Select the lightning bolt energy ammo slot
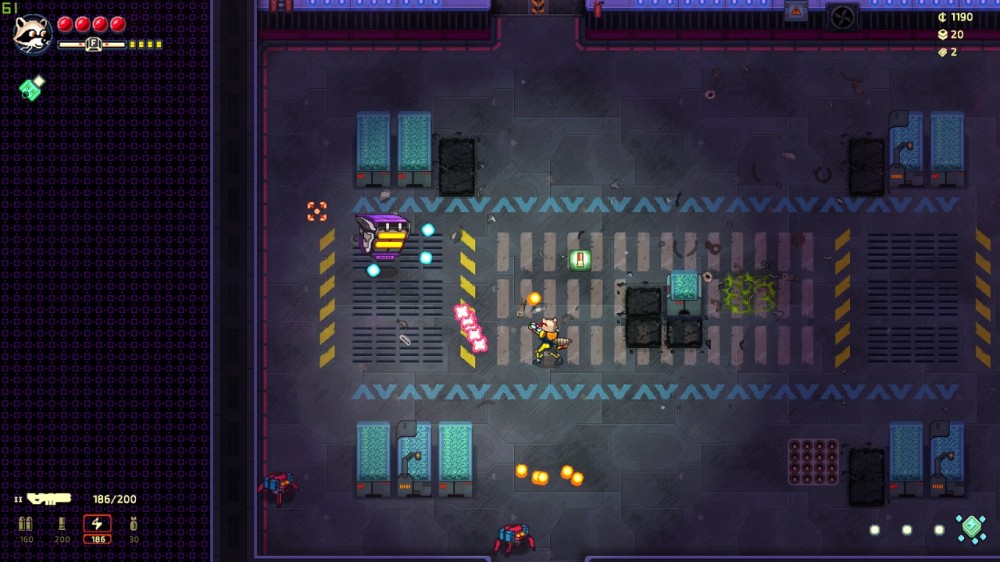The height and width of the screenshot is (562, 1000). click(x=97, y=524)
